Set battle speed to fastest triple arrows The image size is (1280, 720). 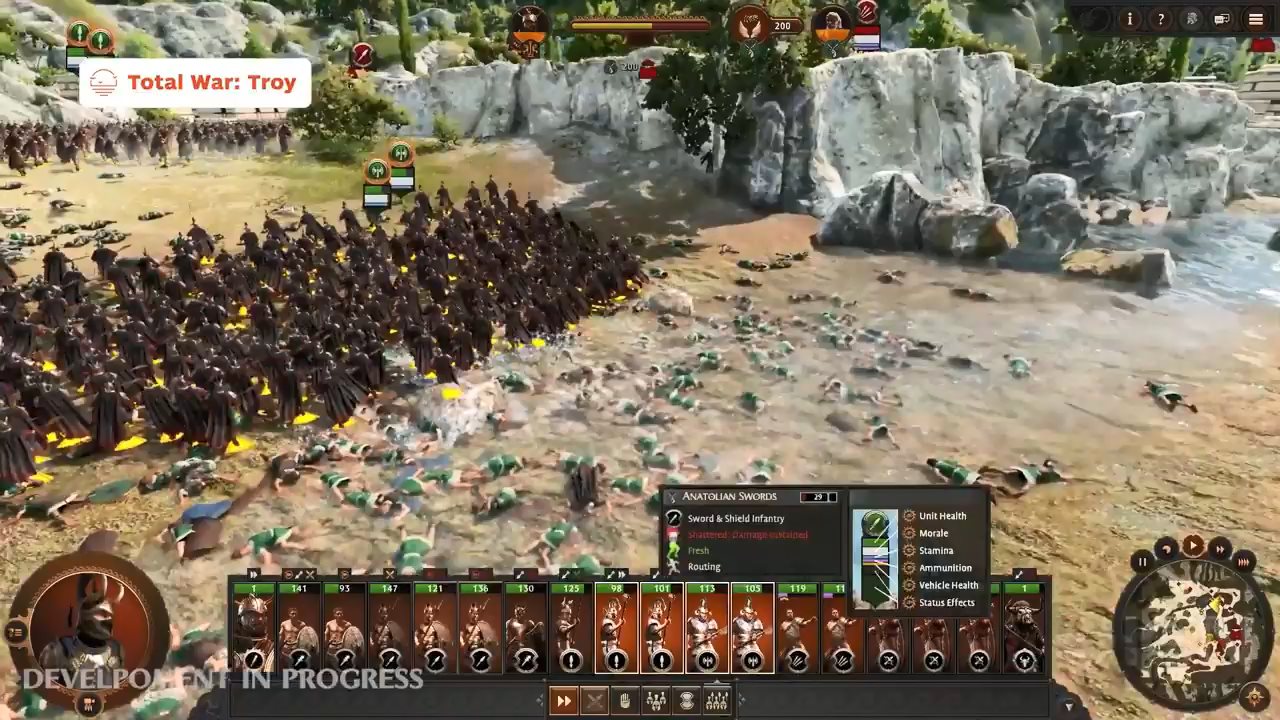pyautogui.click(x=1244, y=562)
